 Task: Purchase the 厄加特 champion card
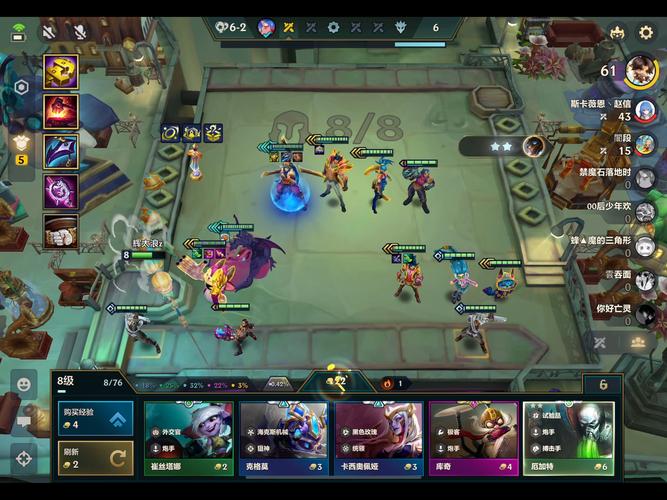(x=568, y=438)
